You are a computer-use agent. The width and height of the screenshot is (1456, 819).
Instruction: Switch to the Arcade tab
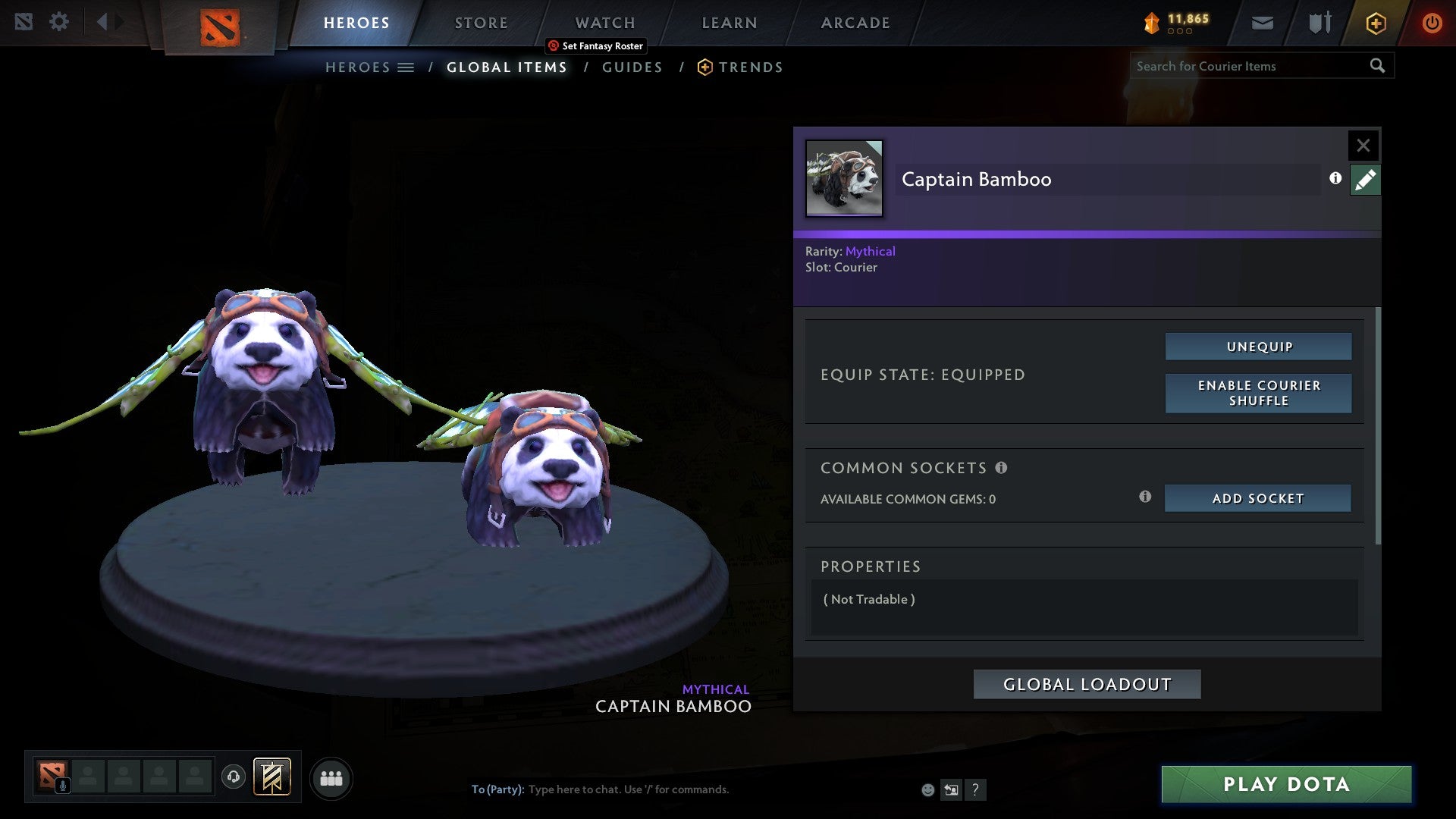coord(855,23)
